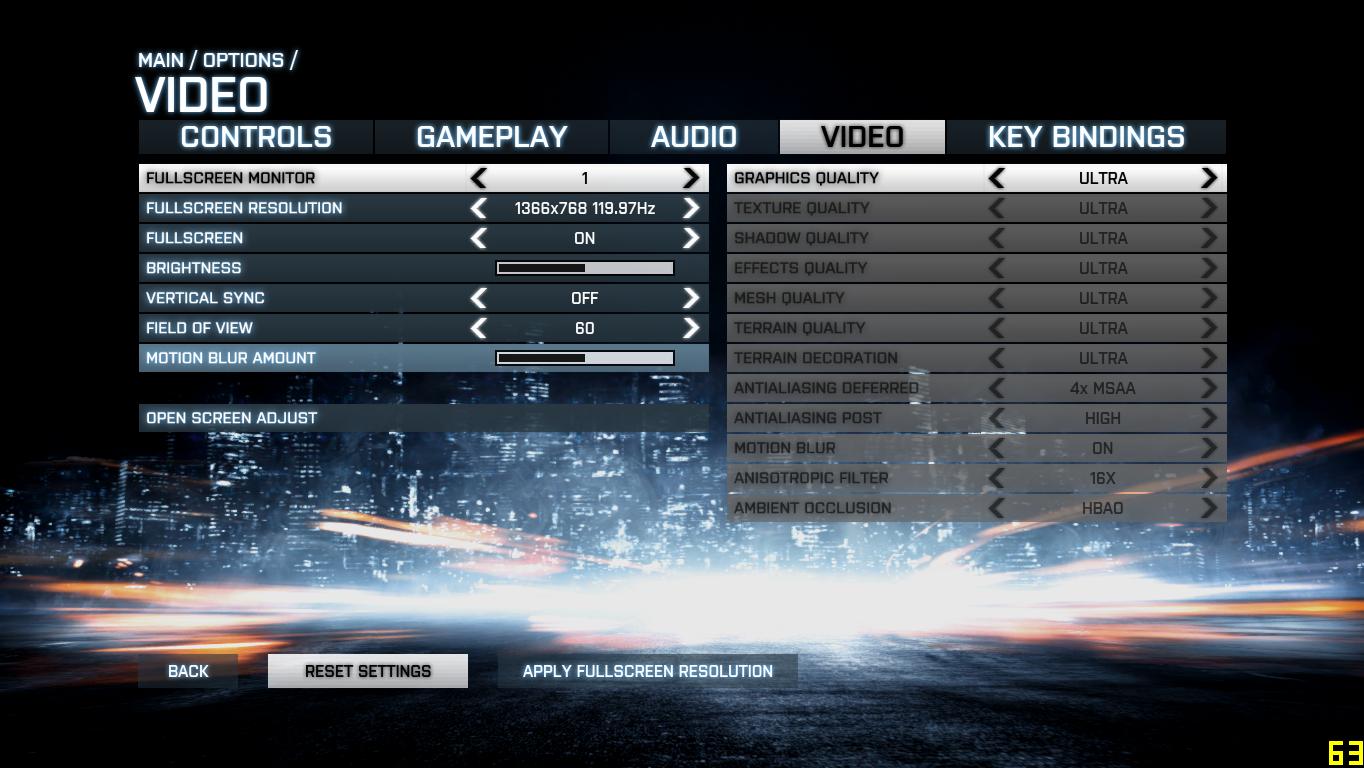Set the Motion Blur Amount slider
Image resolution: width=1364 pixels, height=768 pixels.
click(585, 358)
